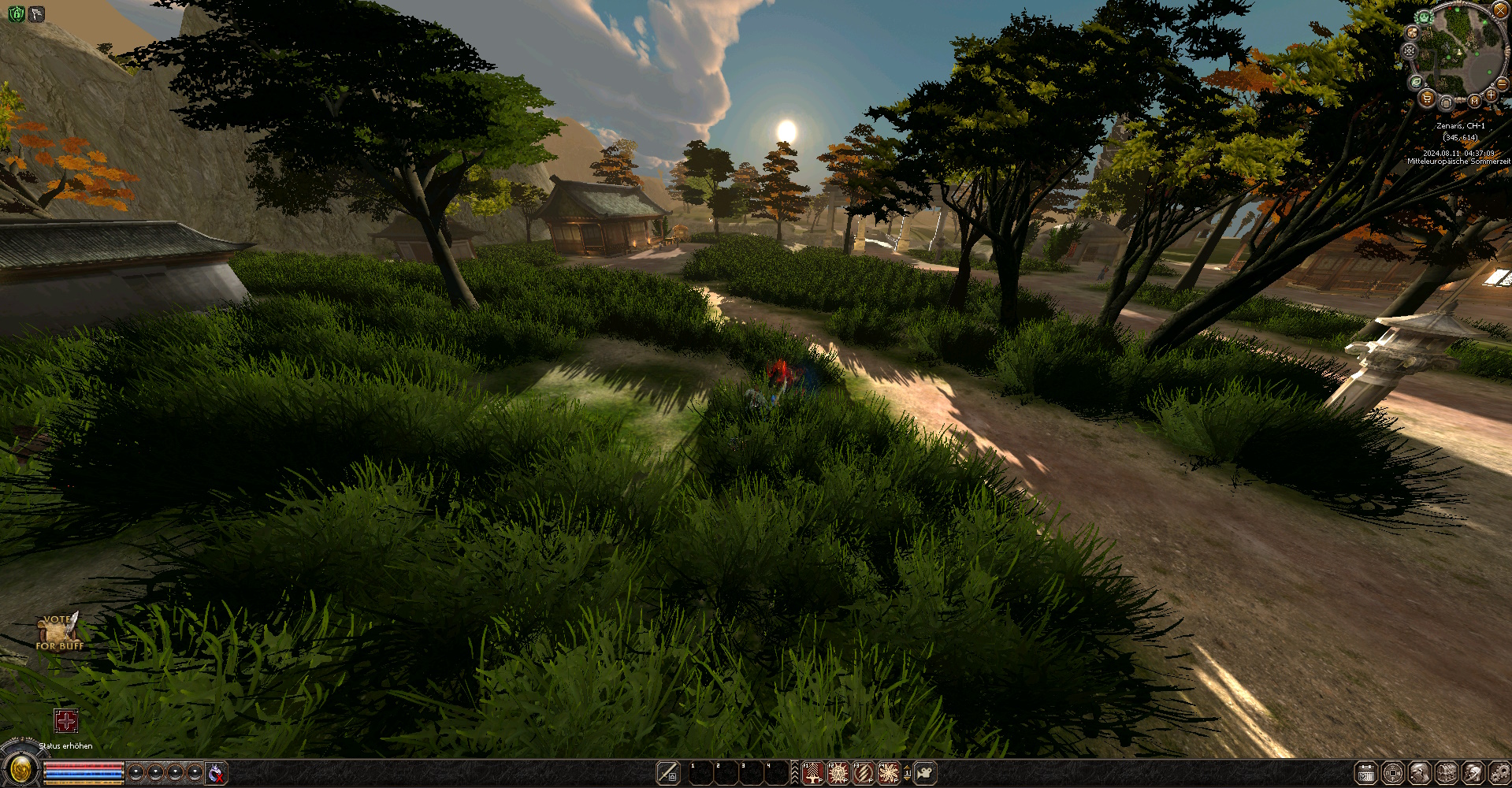Expand quickslot pages via the chevron arrows
The width and height of the screenshot is (1512, 788).
pos(794,771)
